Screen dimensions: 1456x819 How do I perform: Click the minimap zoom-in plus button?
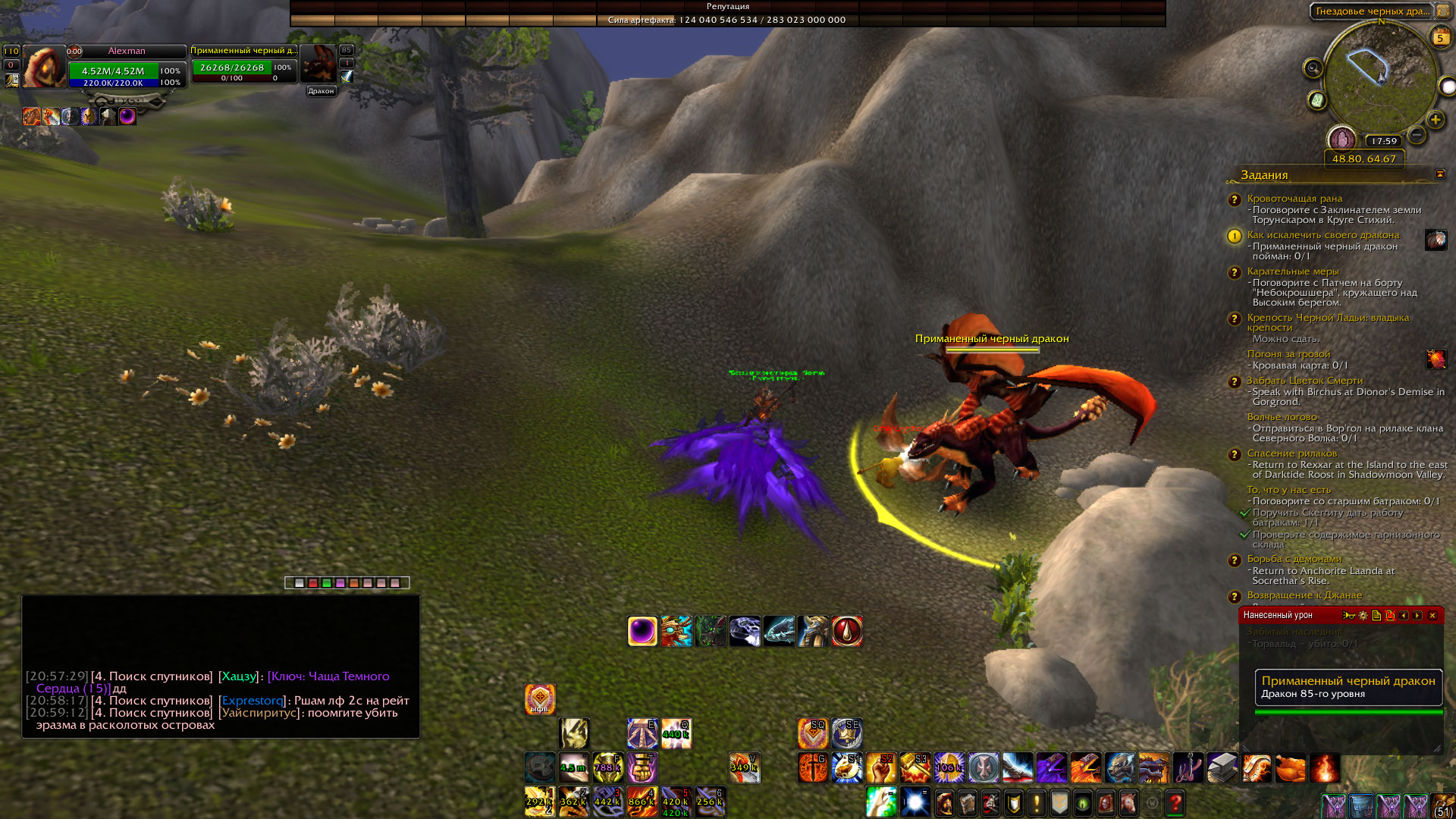tap(1435, 120)
